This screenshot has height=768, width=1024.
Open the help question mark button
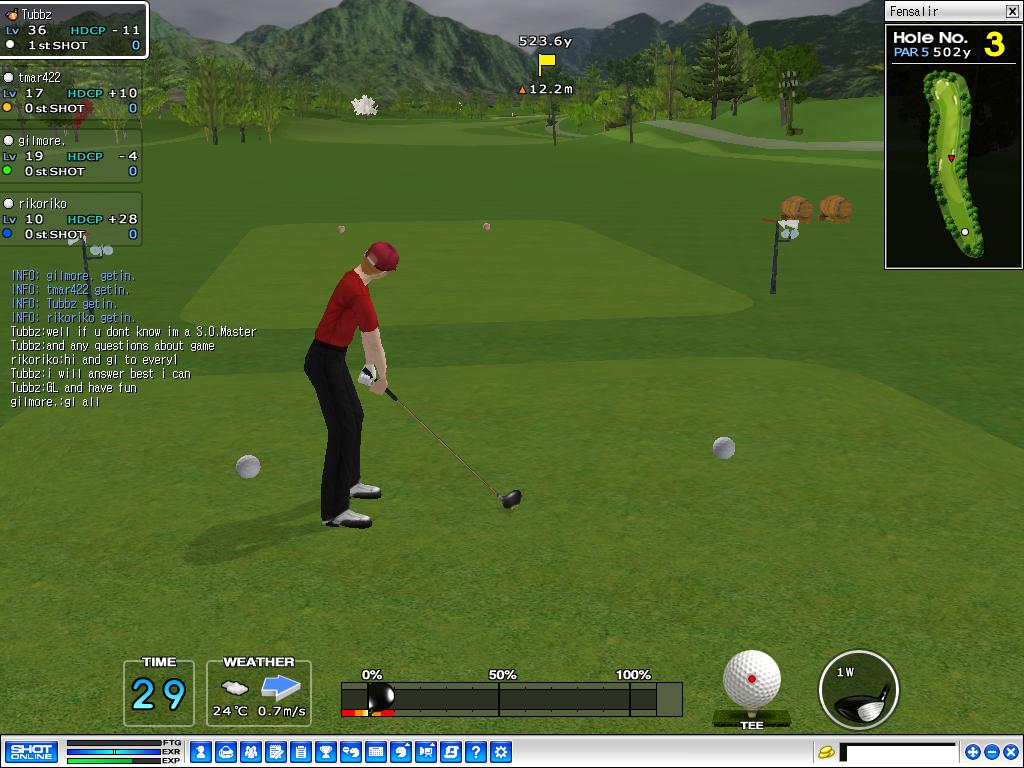(x=476, y=752)
